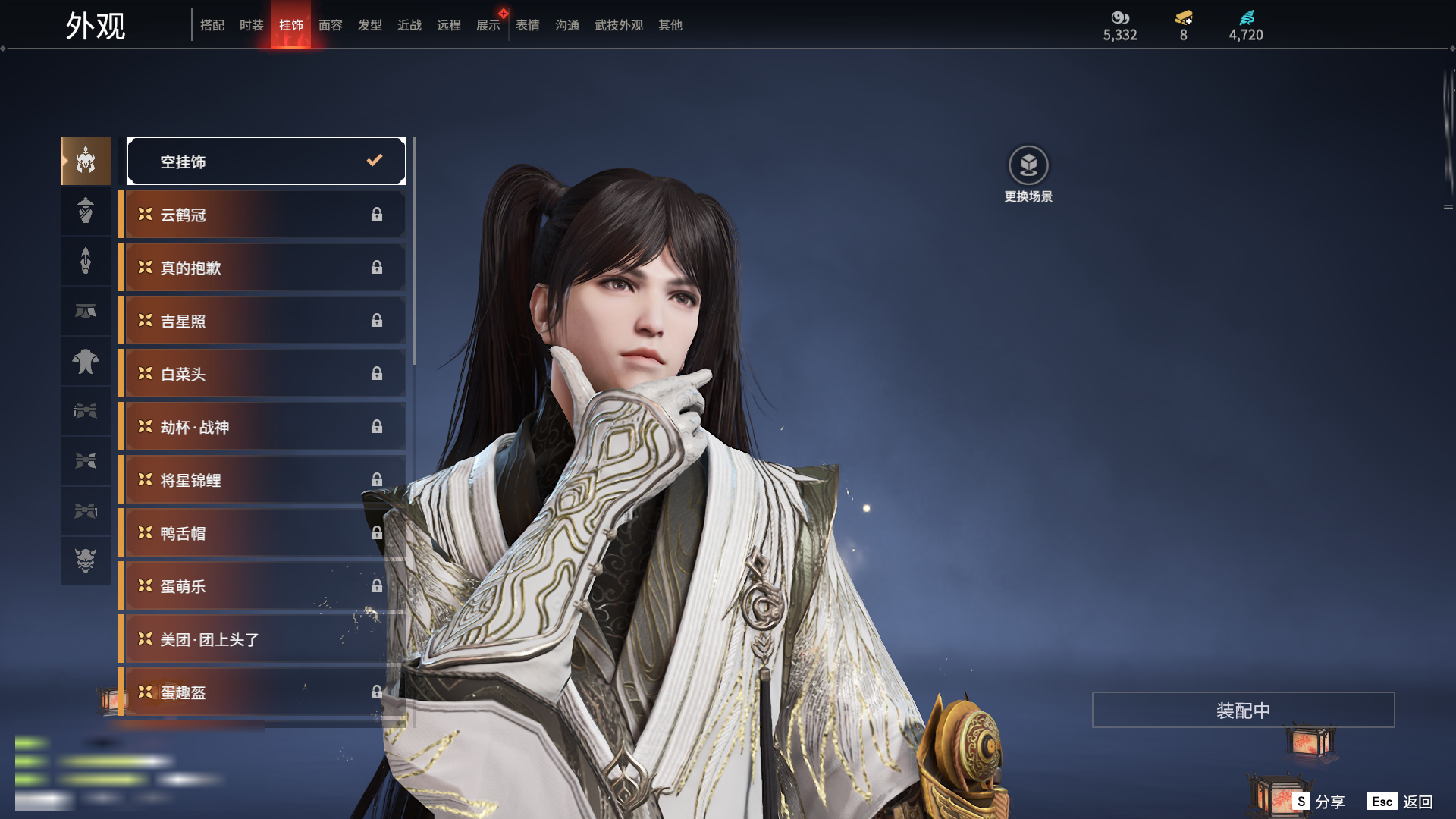Open the 武技外观 tab
The image size is (1456, 819).
point(618,25)
